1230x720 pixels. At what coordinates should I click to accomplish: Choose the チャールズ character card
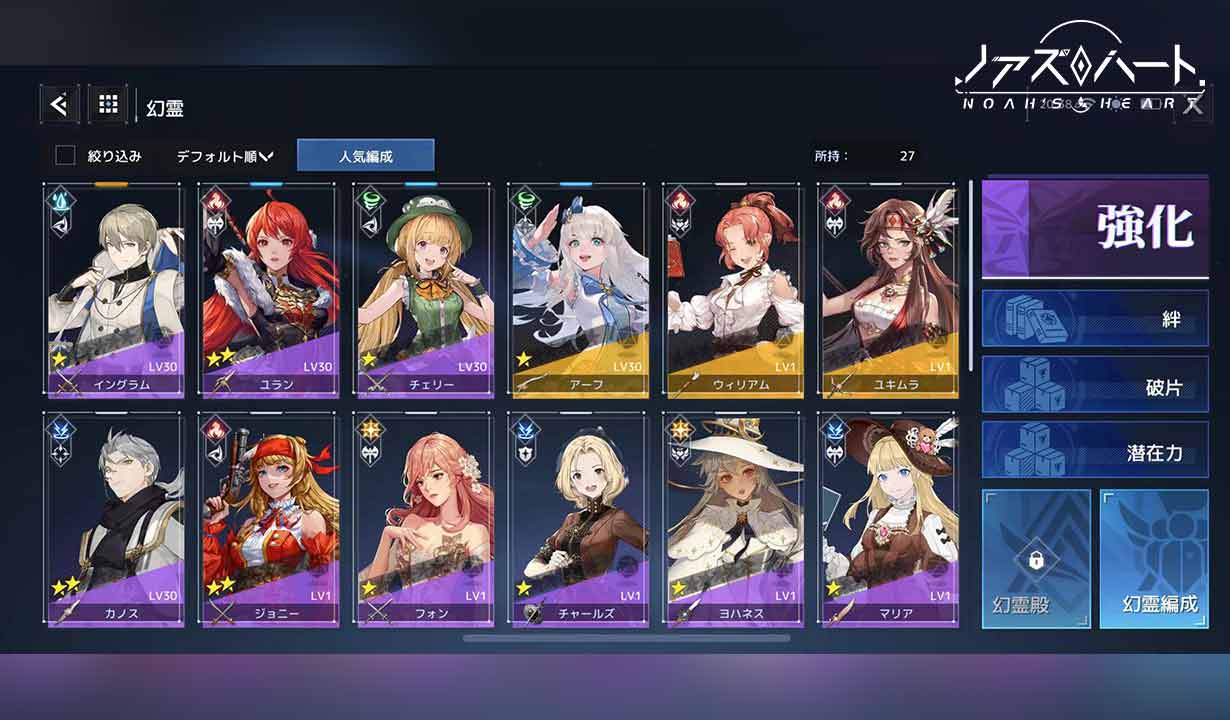pyautogui.click(x=578, y=520)
